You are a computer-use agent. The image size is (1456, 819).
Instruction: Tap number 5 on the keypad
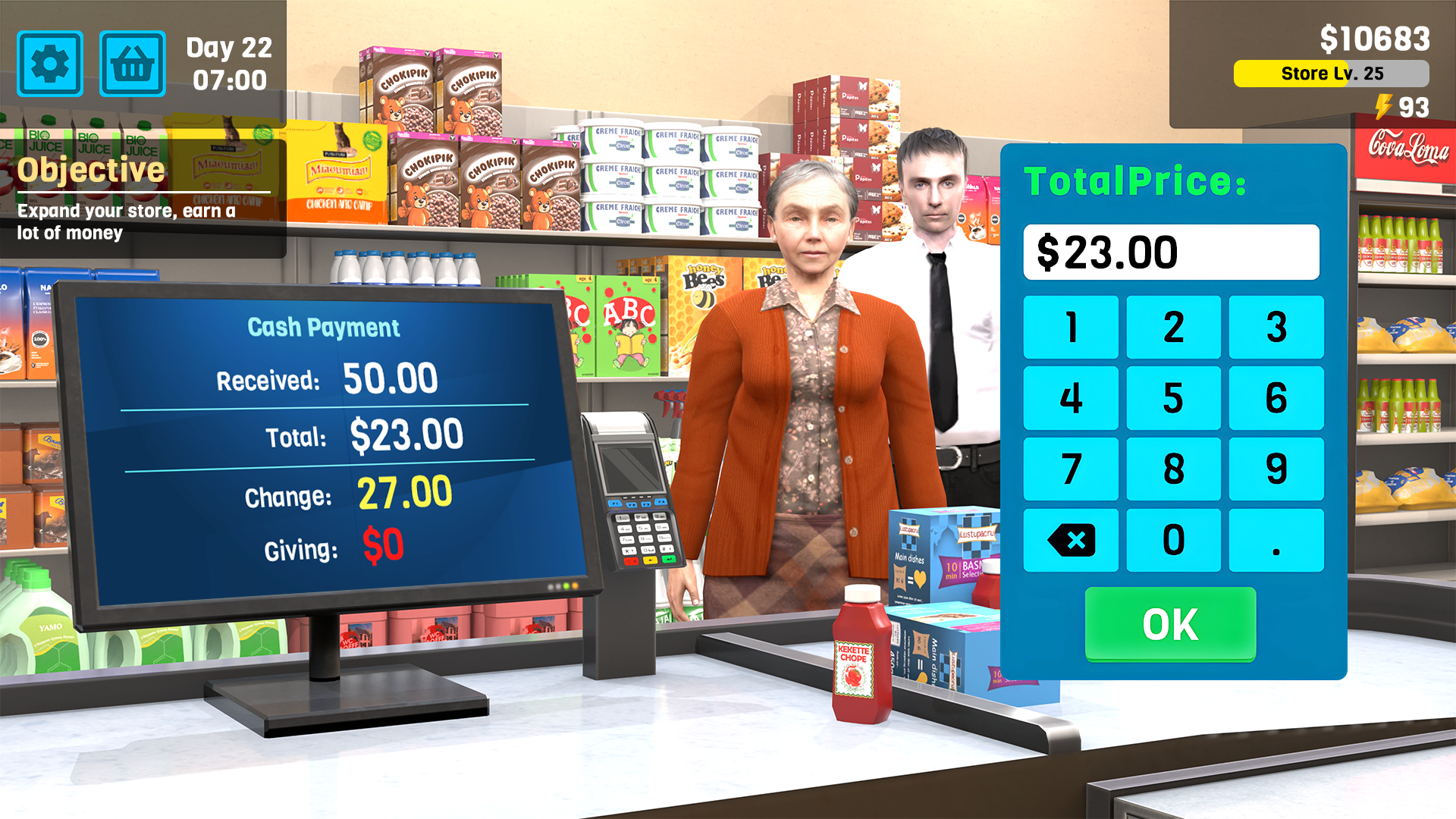[1173, 397]
